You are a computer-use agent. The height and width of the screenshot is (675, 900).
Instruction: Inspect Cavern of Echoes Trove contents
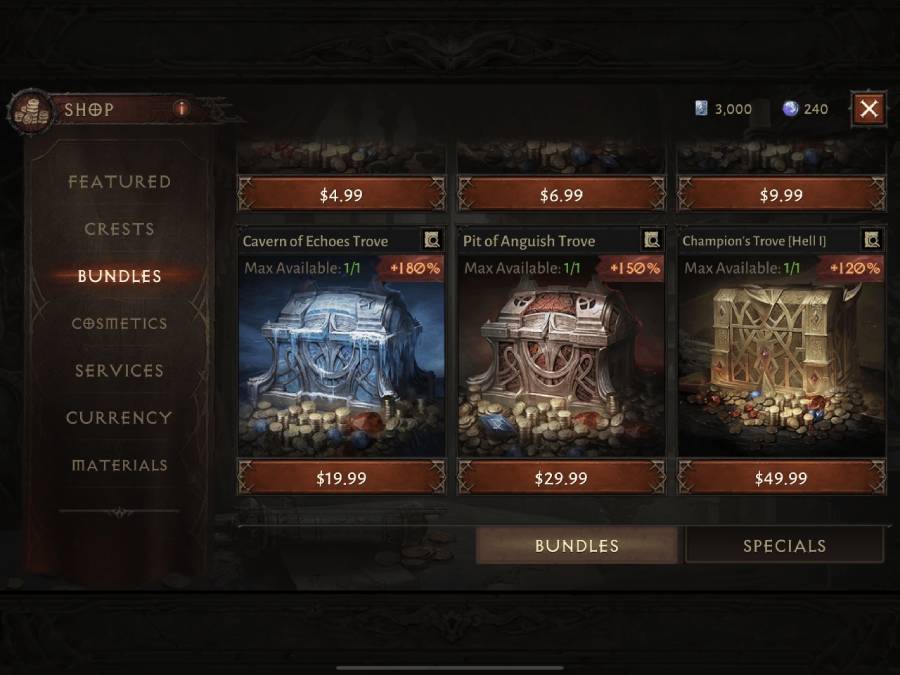point(432,240)
